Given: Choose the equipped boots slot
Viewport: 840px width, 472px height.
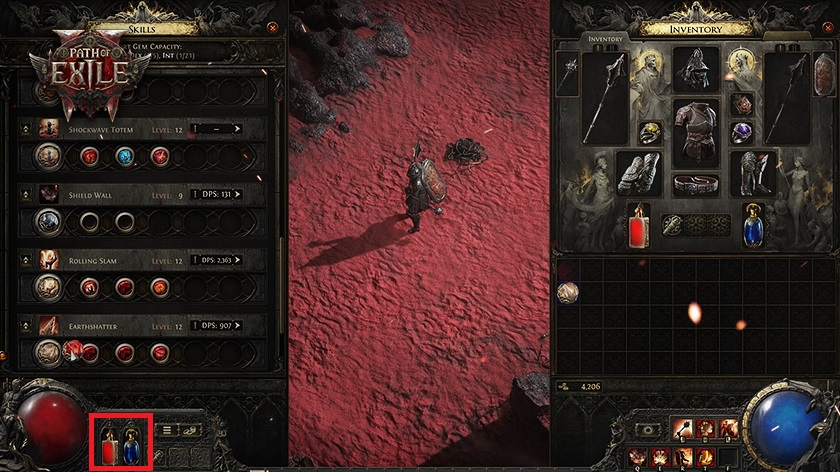Looking at the screenshot, I should pyautogui.click(x=755, y=172).
